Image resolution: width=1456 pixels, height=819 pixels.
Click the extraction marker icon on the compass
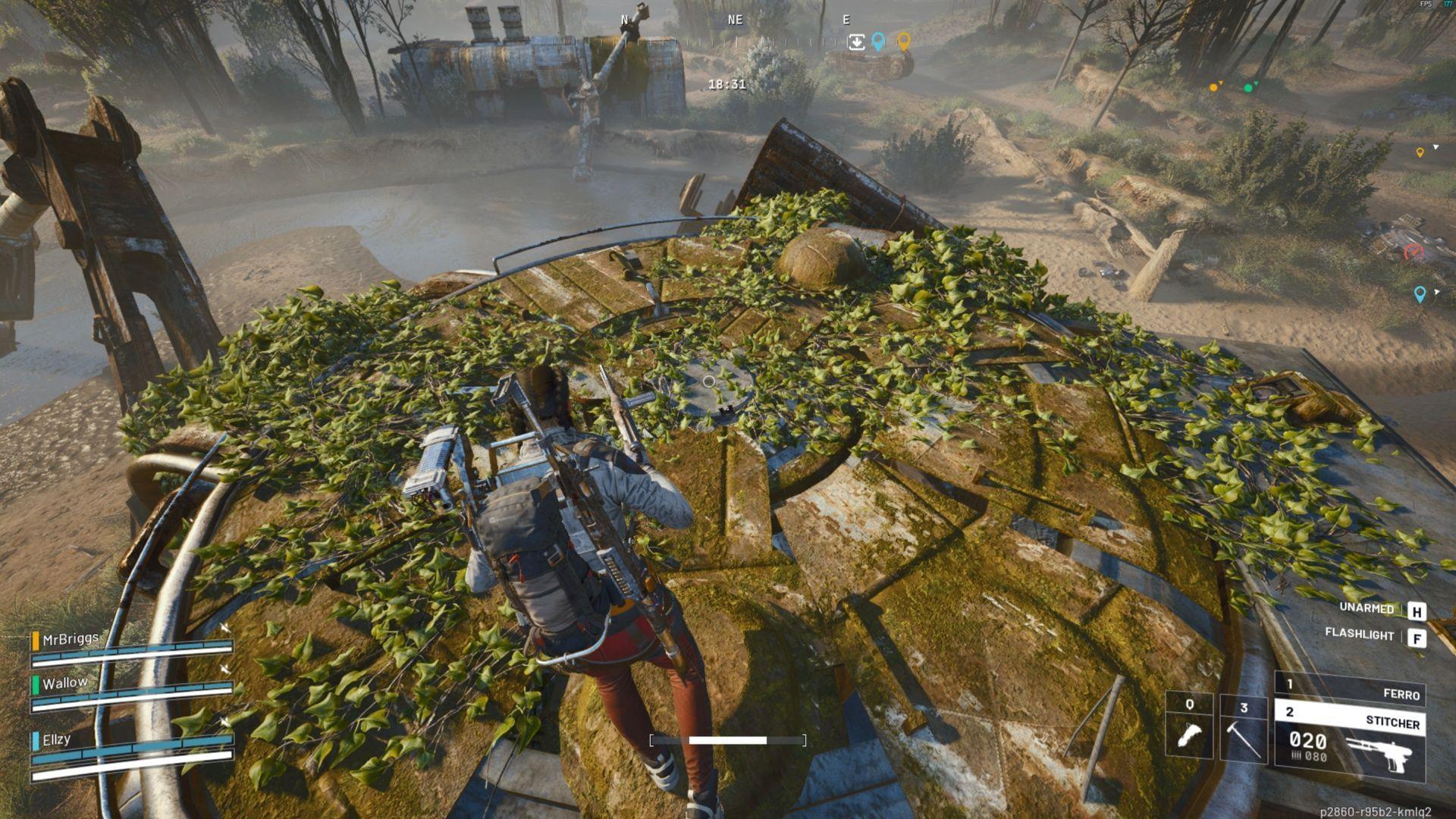coord(857,42)
